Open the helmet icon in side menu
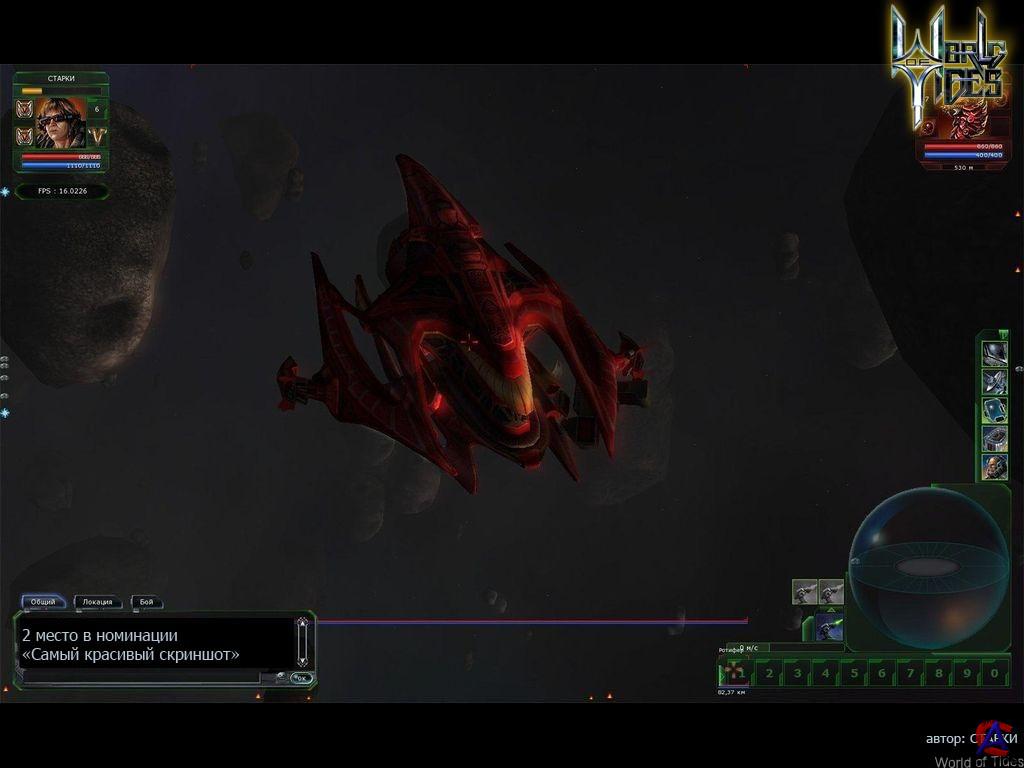1024x768 pixels. 994,353
